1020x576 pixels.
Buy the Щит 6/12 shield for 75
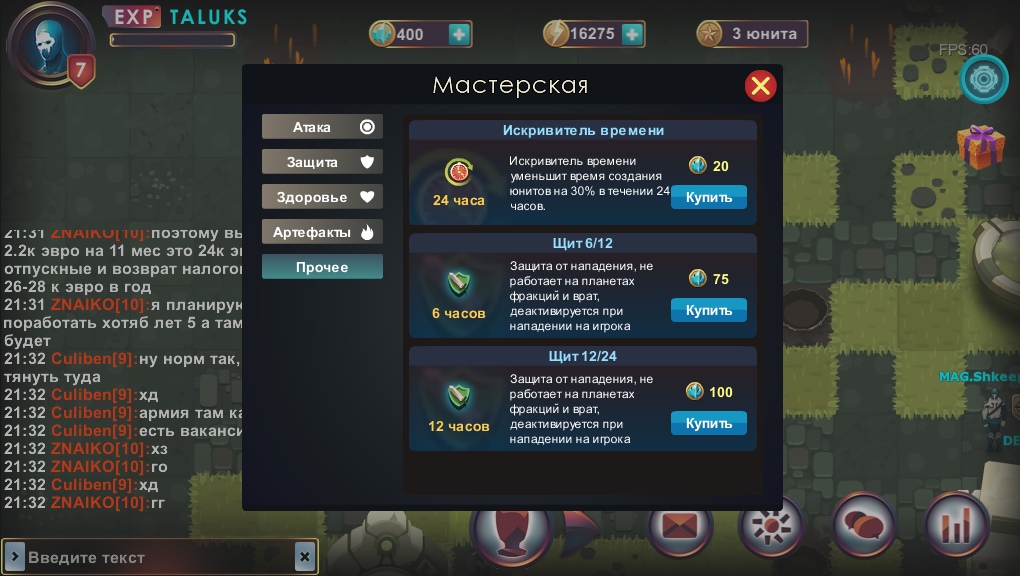pyautogui.click(x=708, y=310)
